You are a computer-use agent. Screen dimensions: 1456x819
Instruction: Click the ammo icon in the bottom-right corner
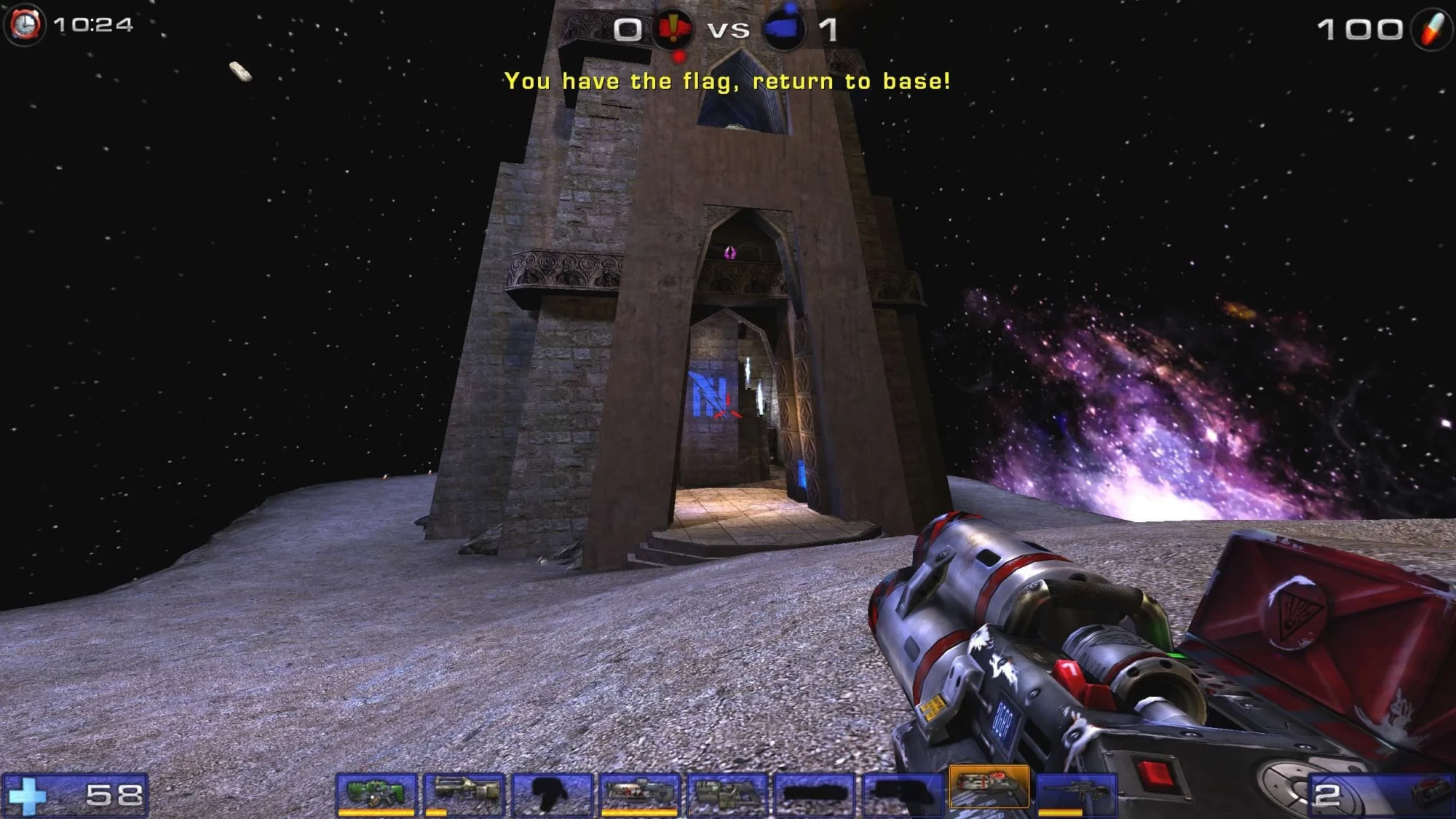point(1431,794)
